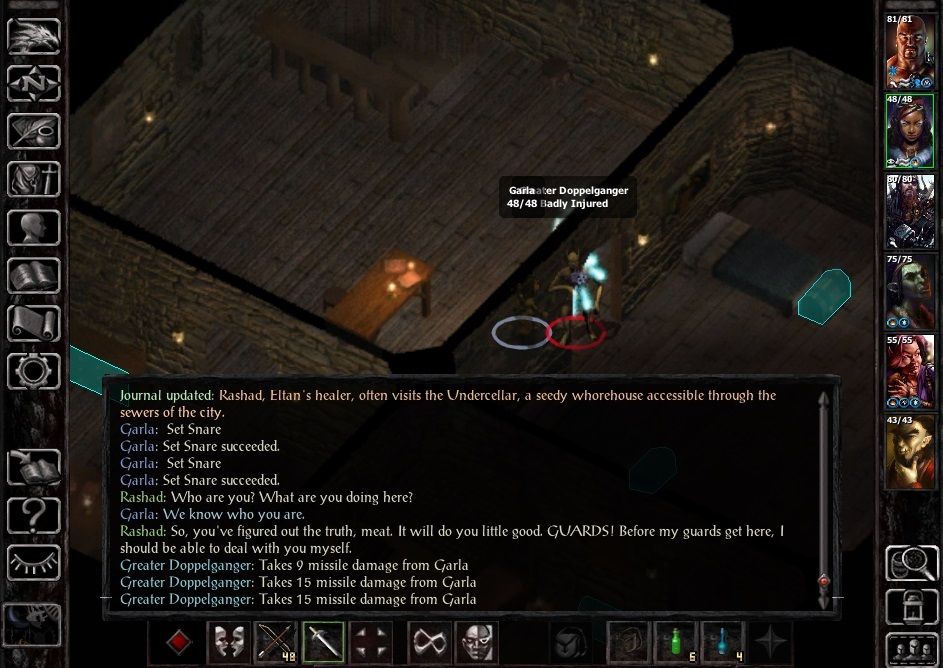Activate the two-masks stealth ability
Viewport: 943px width, 668px height.
(226, 643)
